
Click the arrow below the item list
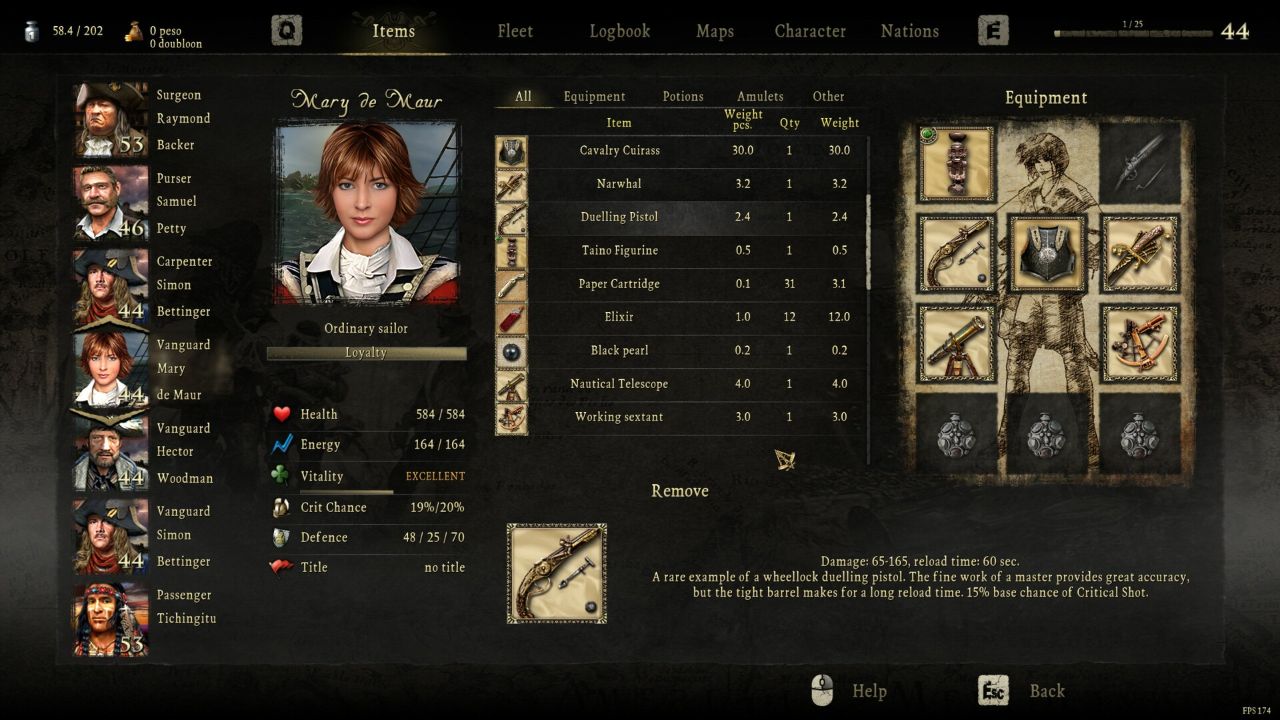tap(783, 458)
